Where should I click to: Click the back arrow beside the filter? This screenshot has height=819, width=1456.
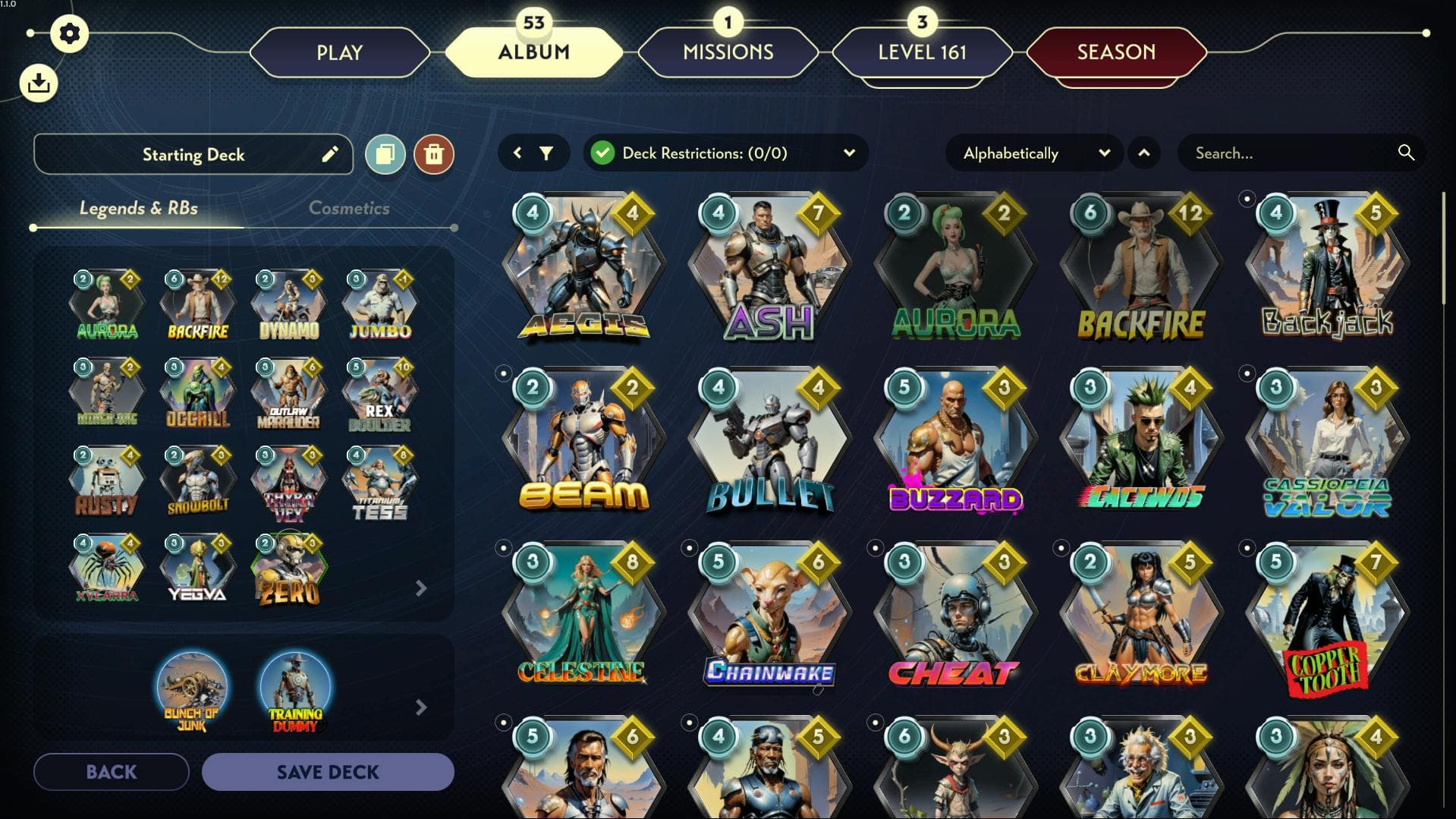pyautogui.click(x=518, y=153)
